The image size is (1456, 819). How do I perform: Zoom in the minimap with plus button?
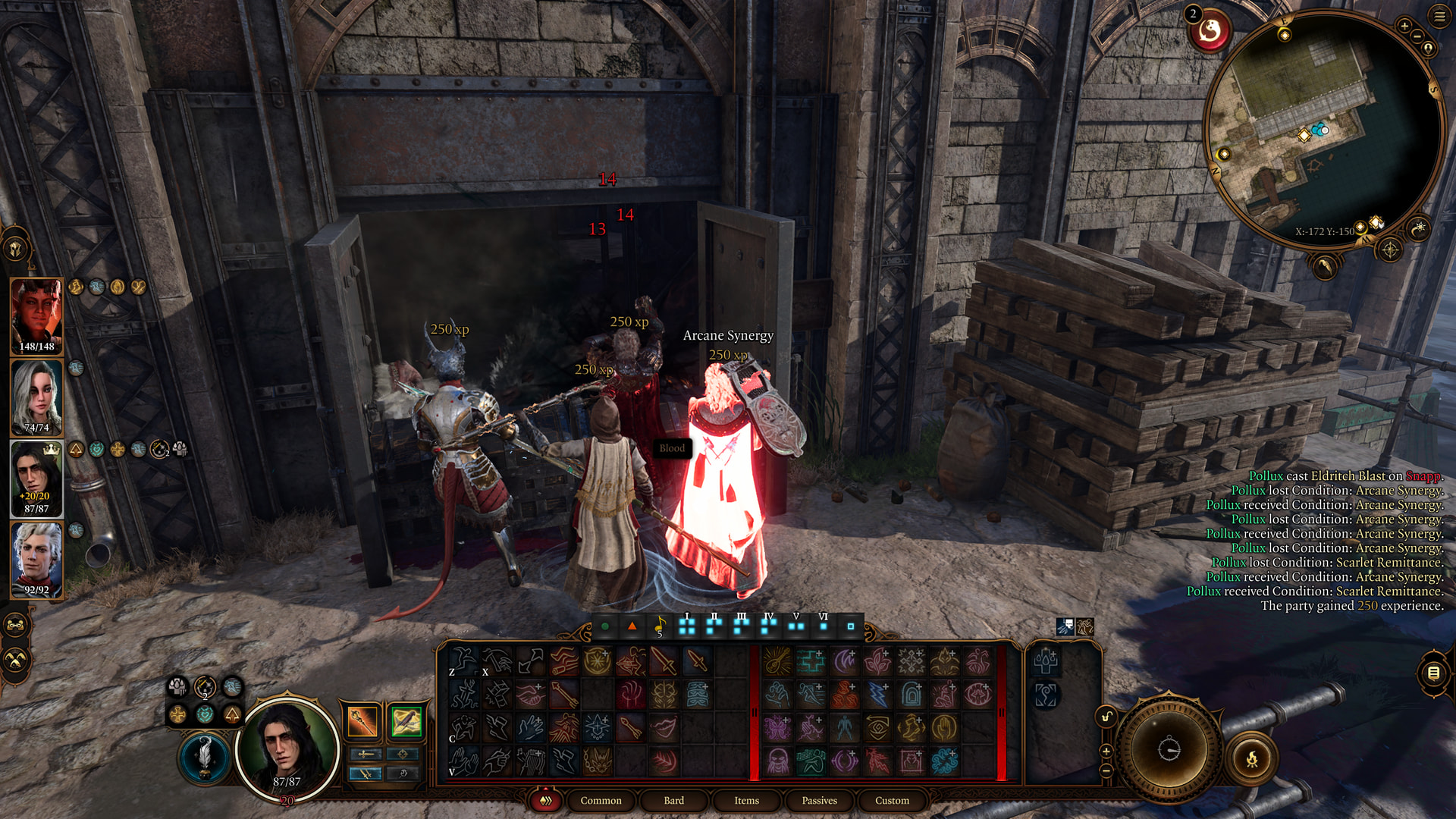point(1404,27)
